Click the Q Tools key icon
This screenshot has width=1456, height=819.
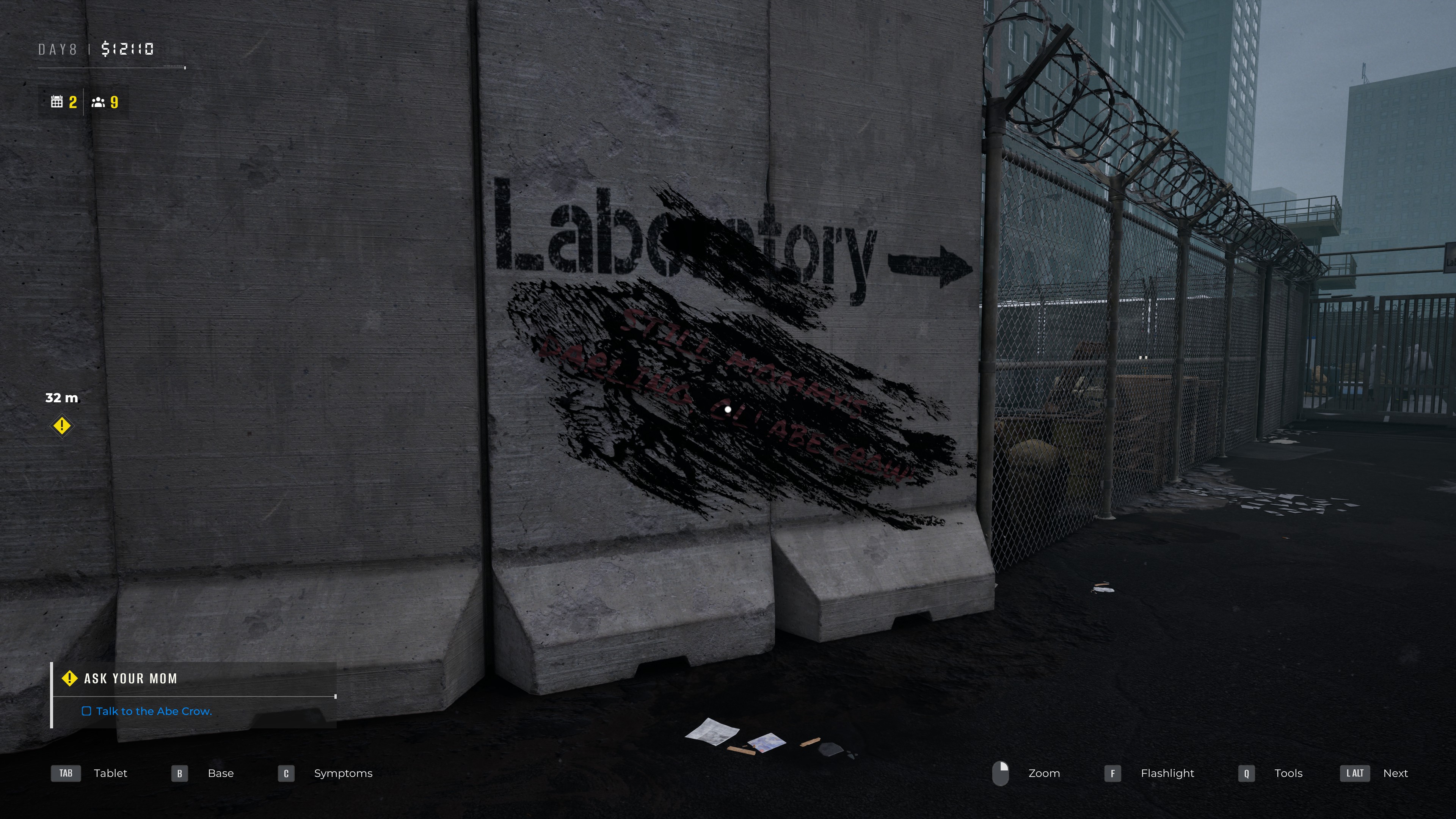1246,773
